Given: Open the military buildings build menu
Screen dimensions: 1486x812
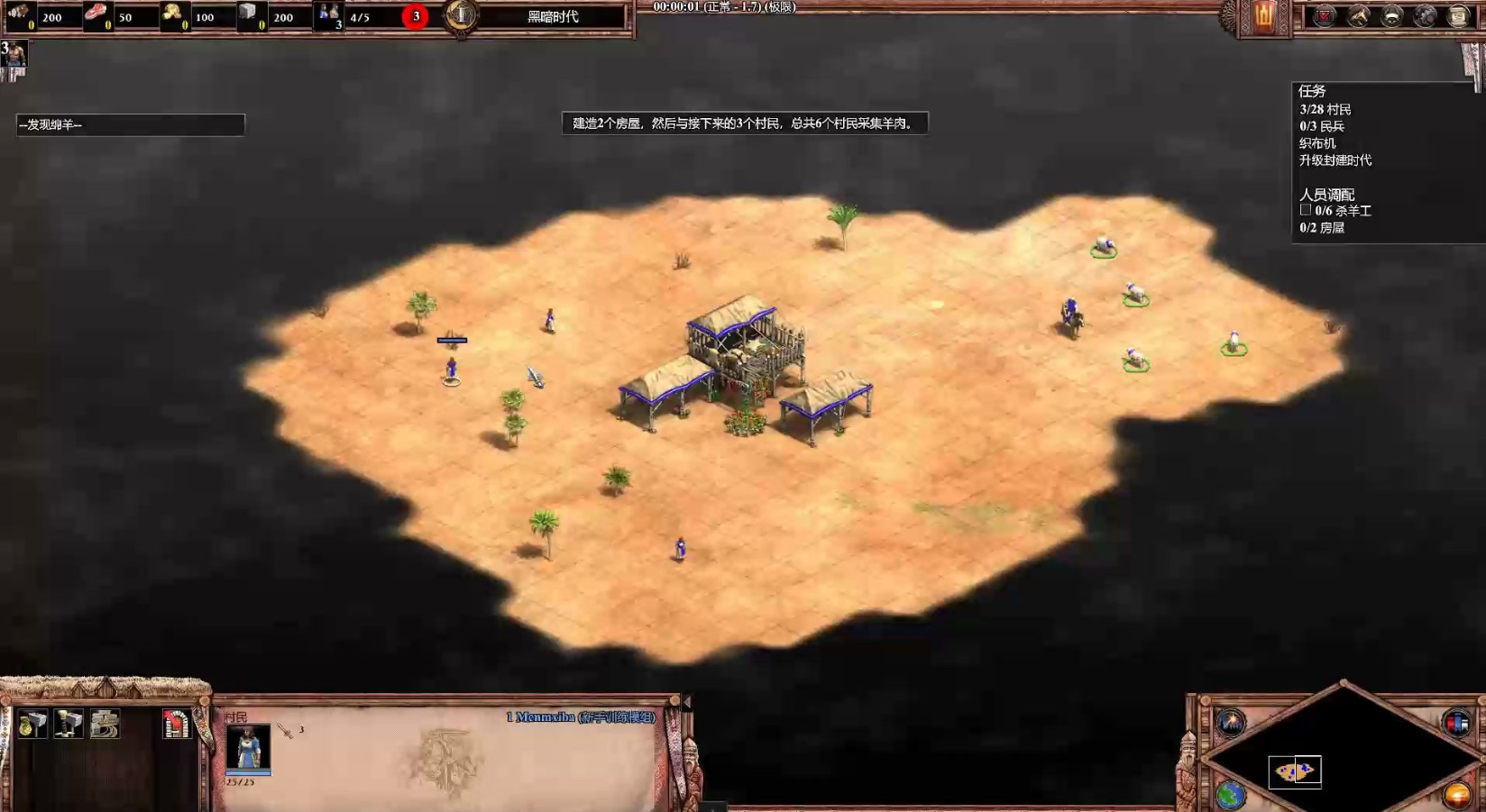Looking at the screenshot, I should (69, 724).
